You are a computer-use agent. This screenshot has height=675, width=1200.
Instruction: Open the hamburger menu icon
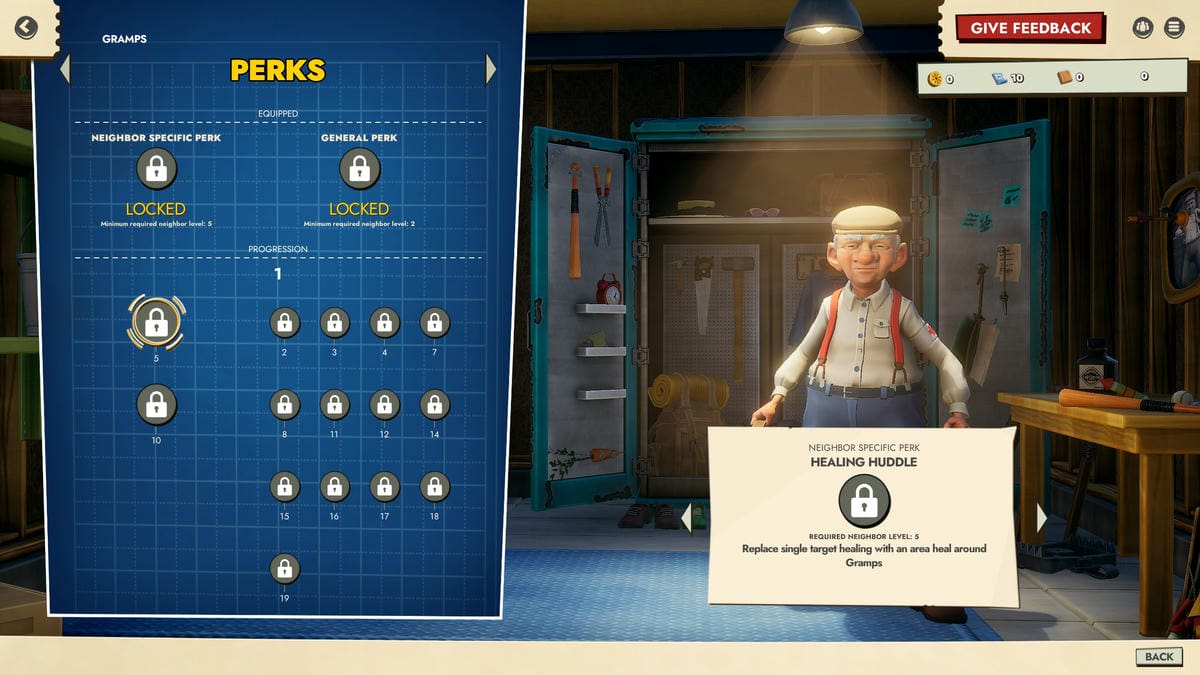(x=1174, y=28)
